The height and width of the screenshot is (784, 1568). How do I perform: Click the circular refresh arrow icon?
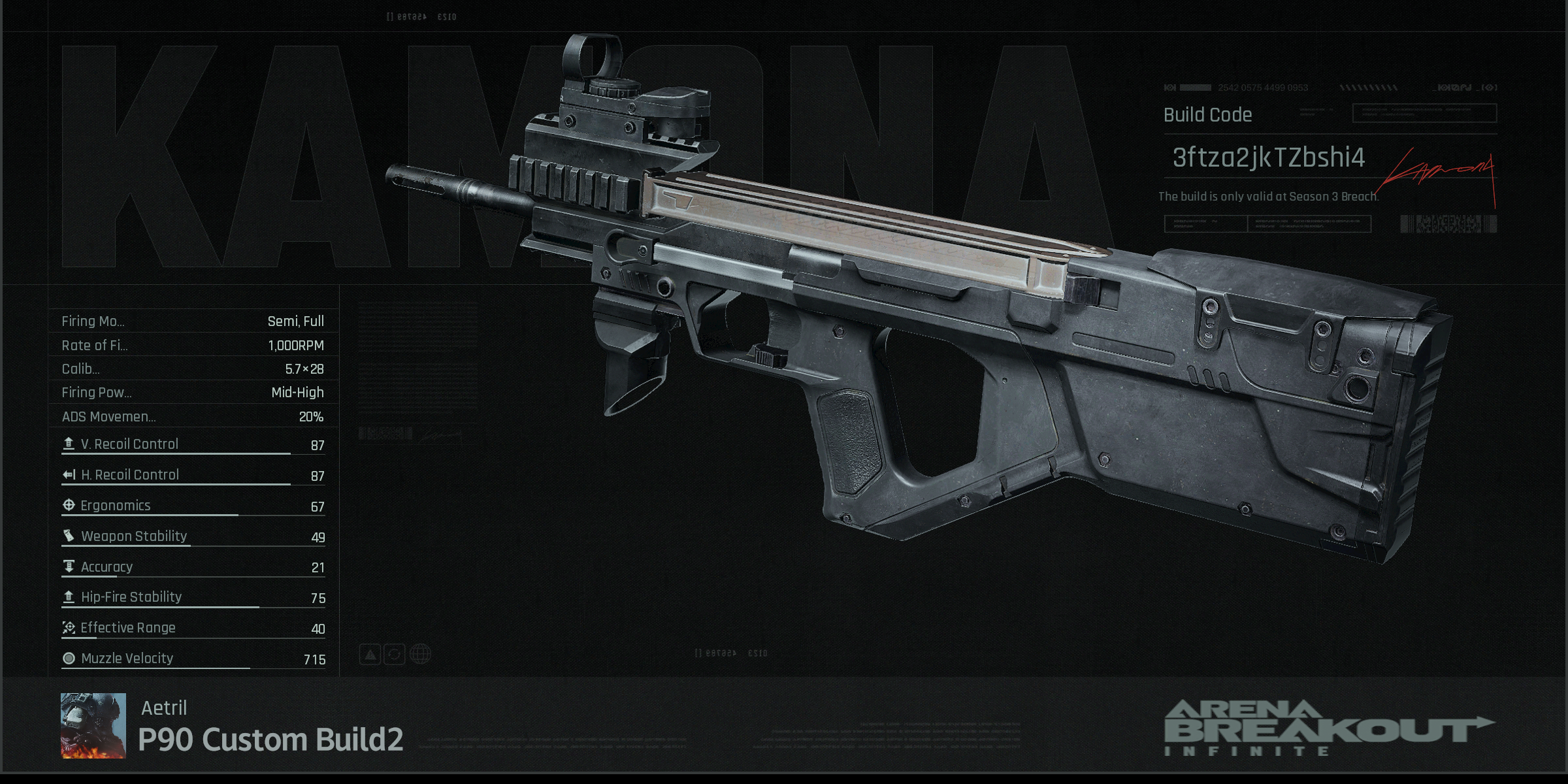click(x=395, y=654)
